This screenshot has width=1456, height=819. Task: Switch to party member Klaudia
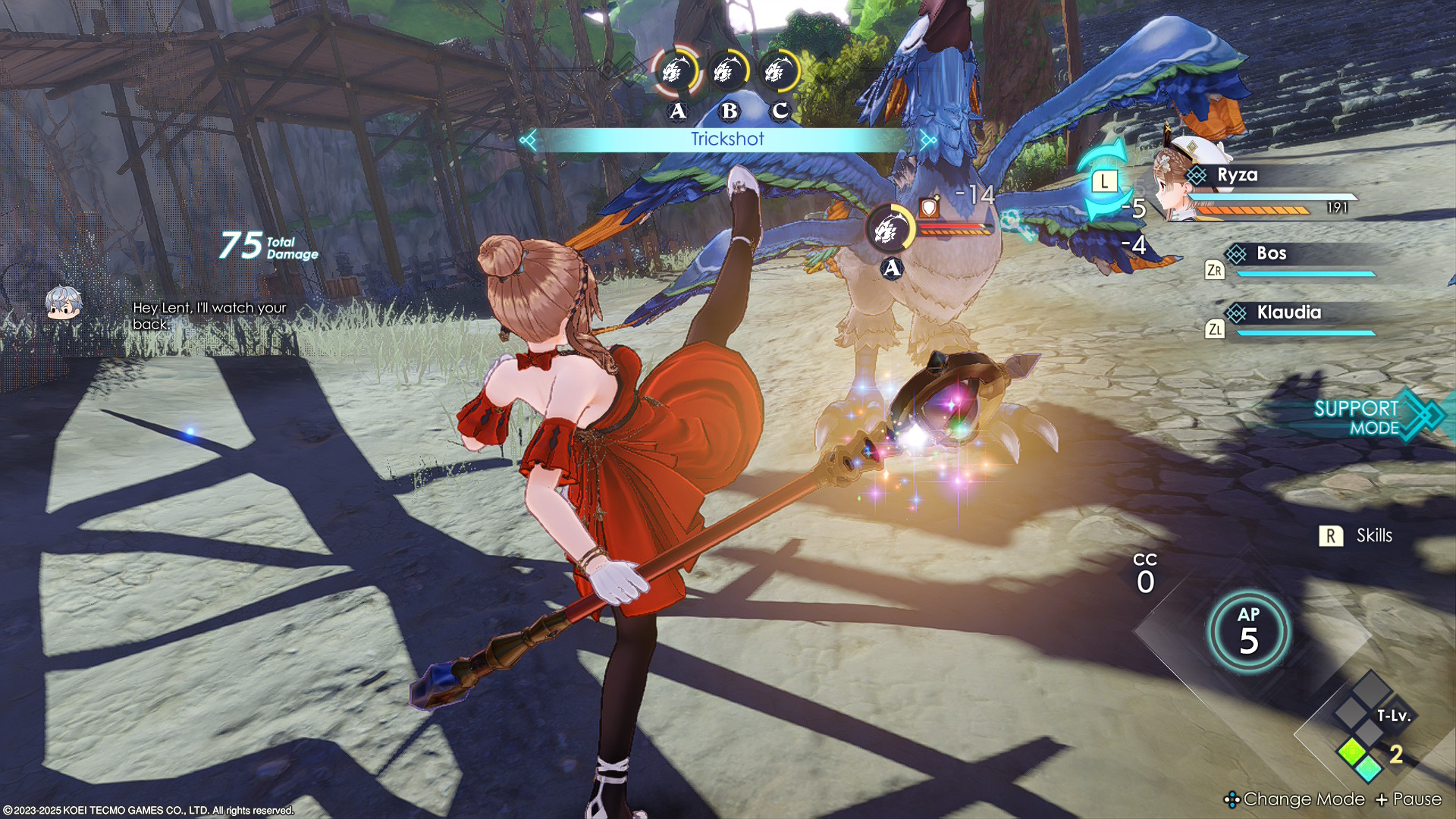(1288, 312)
